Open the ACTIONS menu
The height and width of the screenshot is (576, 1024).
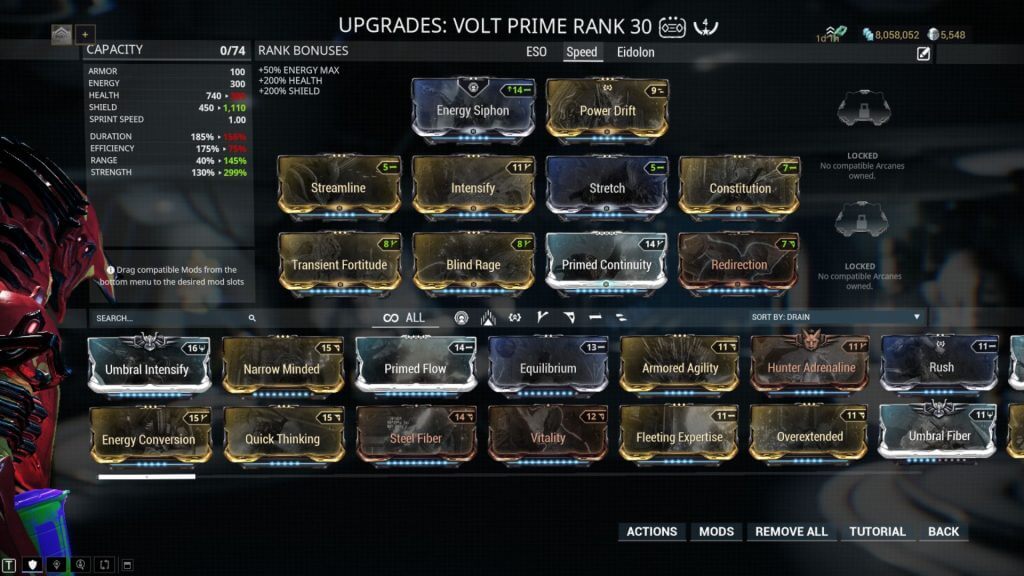click(652, 531)
